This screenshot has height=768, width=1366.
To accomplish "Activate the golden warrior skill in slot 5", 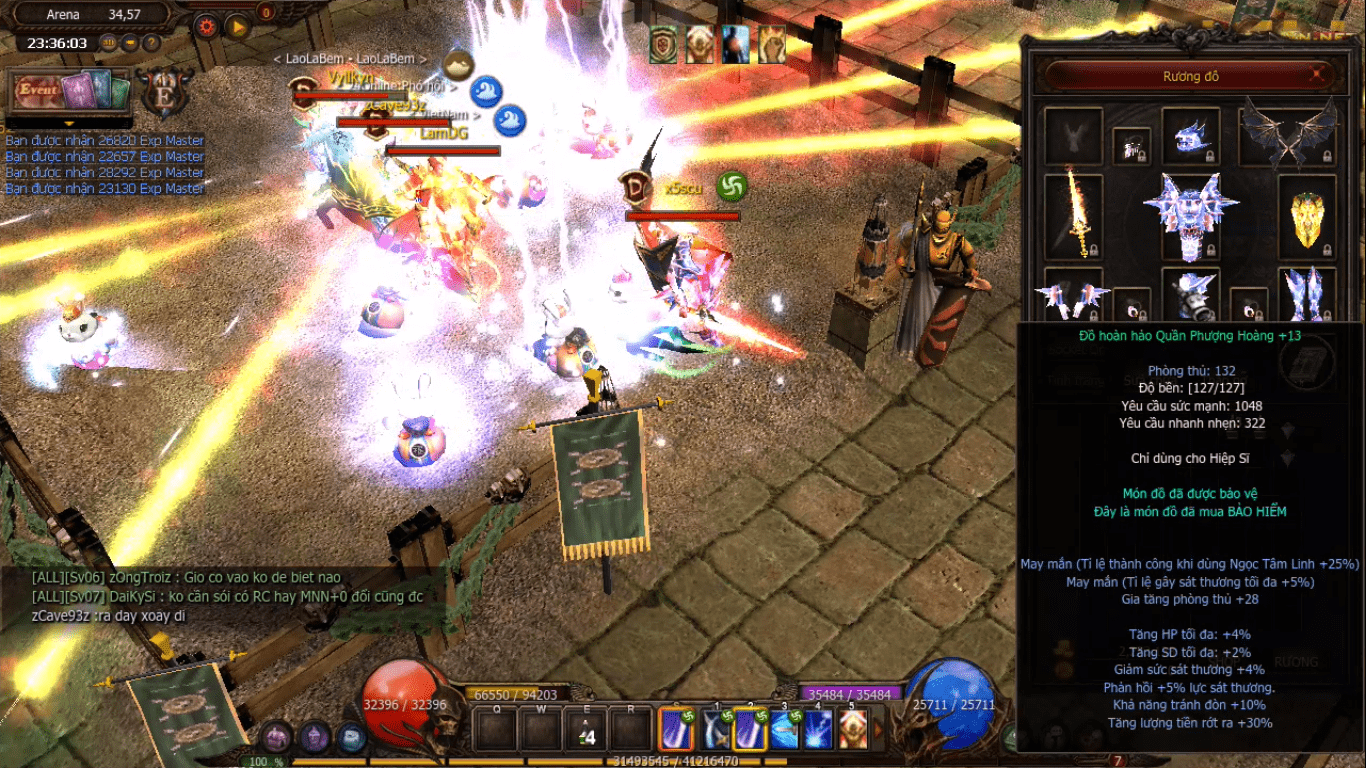I will coord(853,729).
